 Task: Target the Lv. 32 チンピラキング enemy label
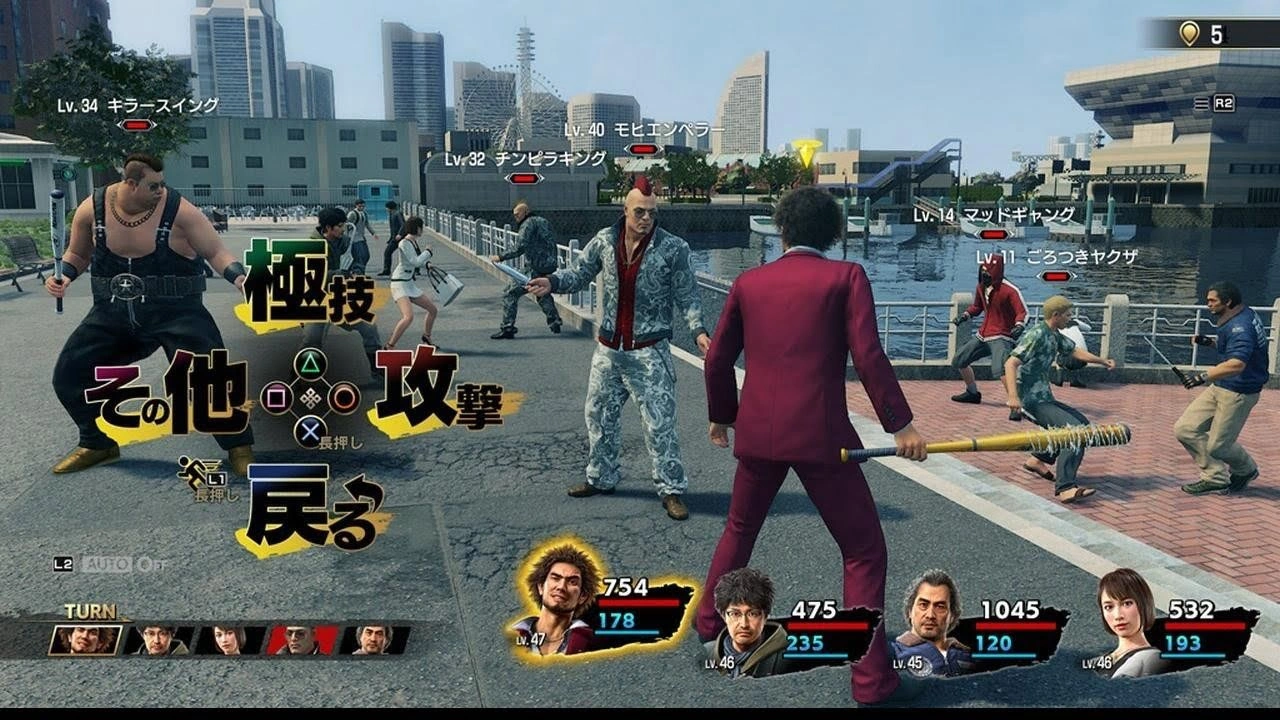(525, 159)
